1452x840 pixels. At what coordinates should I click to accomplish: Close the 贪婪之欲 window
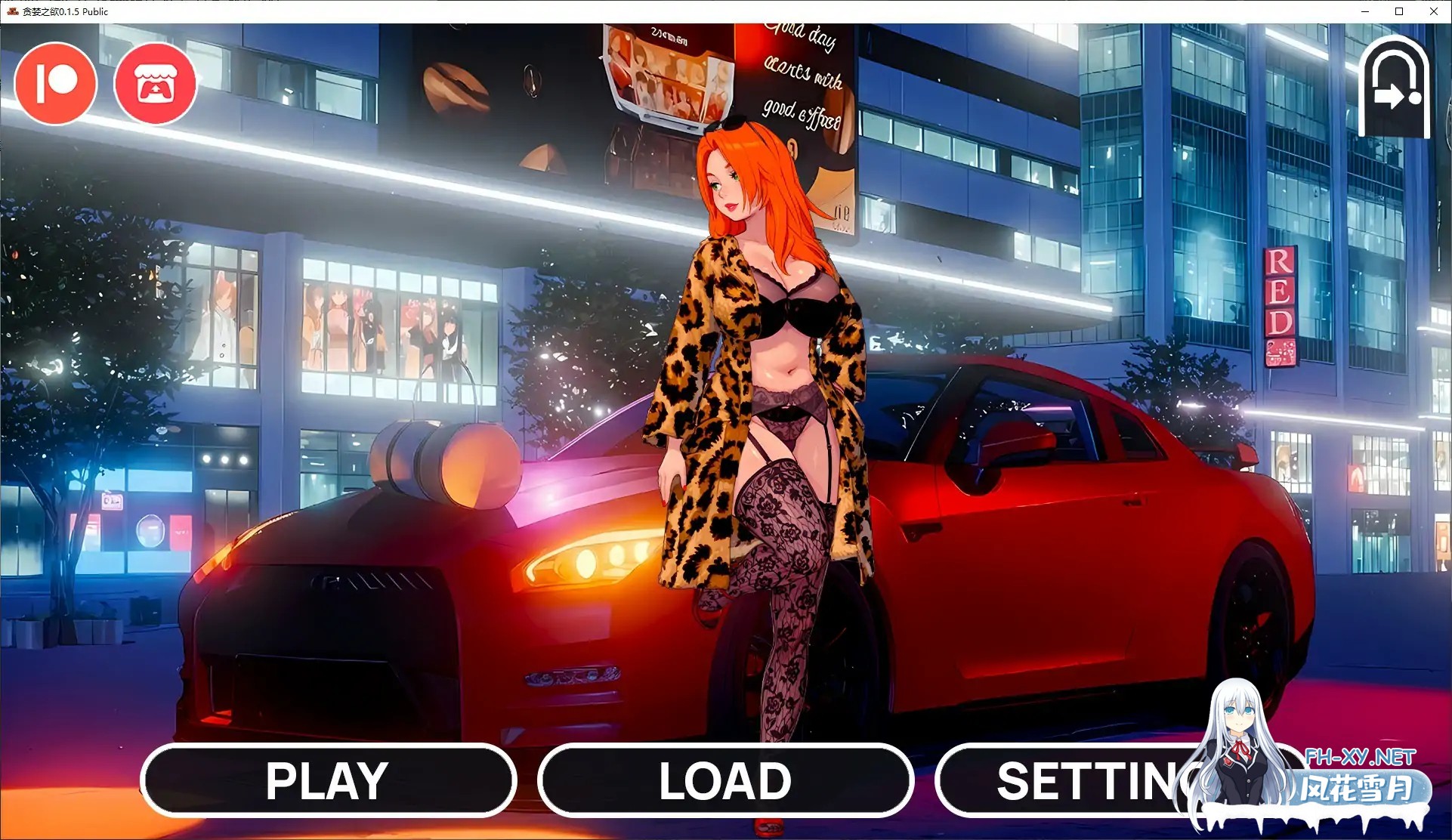[1433, 11]
